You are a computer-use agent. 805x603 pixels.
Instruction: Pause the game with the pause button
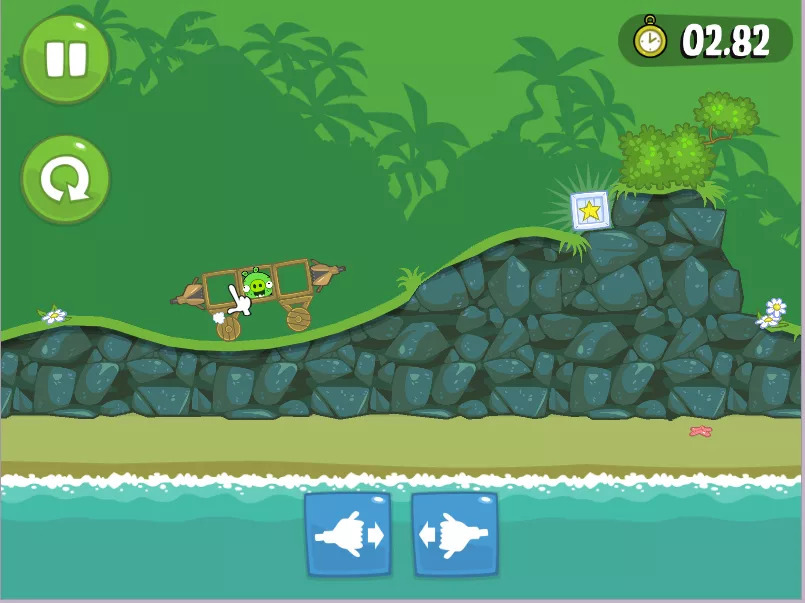[65, 58]
